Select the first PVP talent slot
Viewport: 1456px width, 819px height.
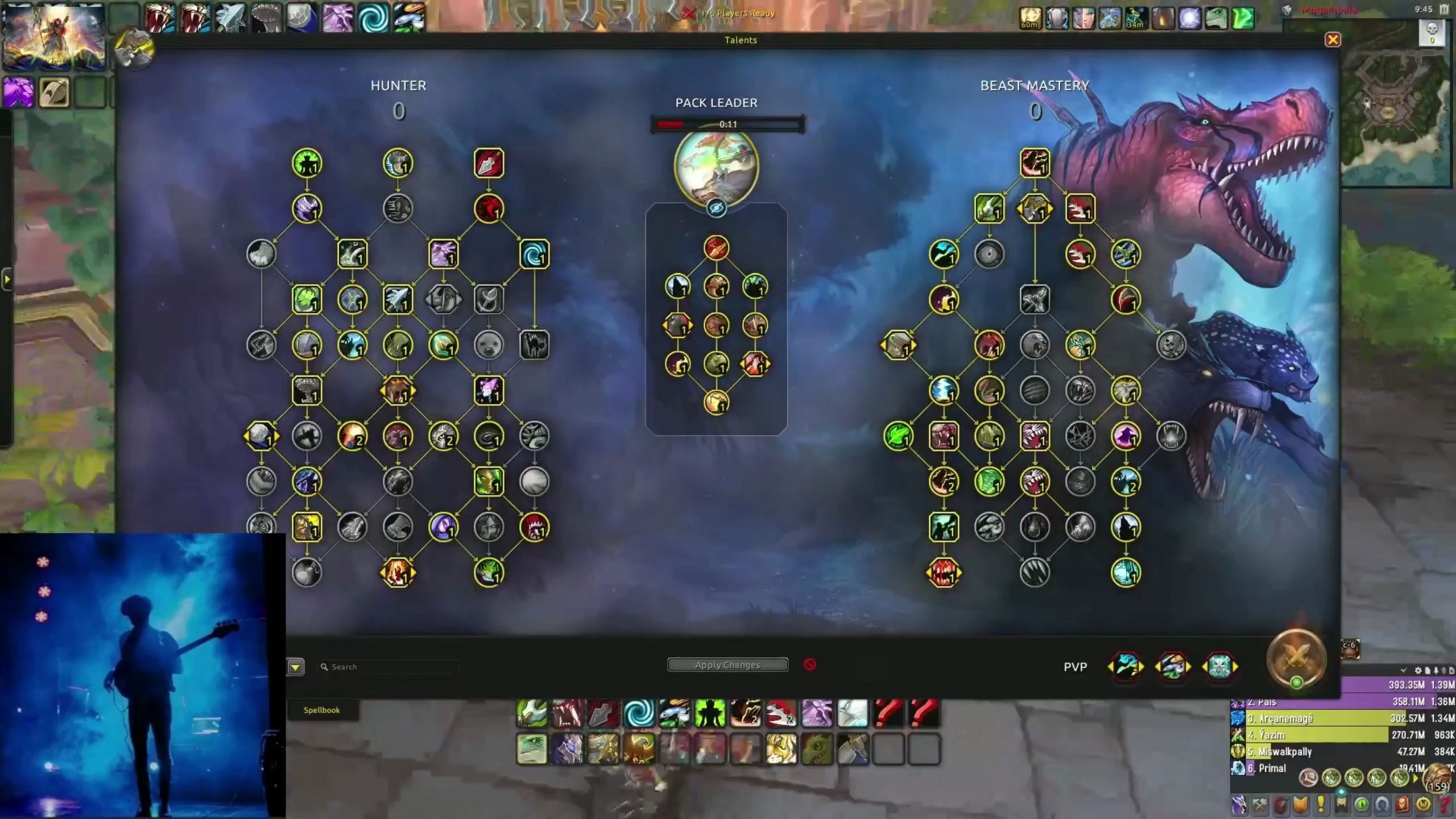point(1126,667)
